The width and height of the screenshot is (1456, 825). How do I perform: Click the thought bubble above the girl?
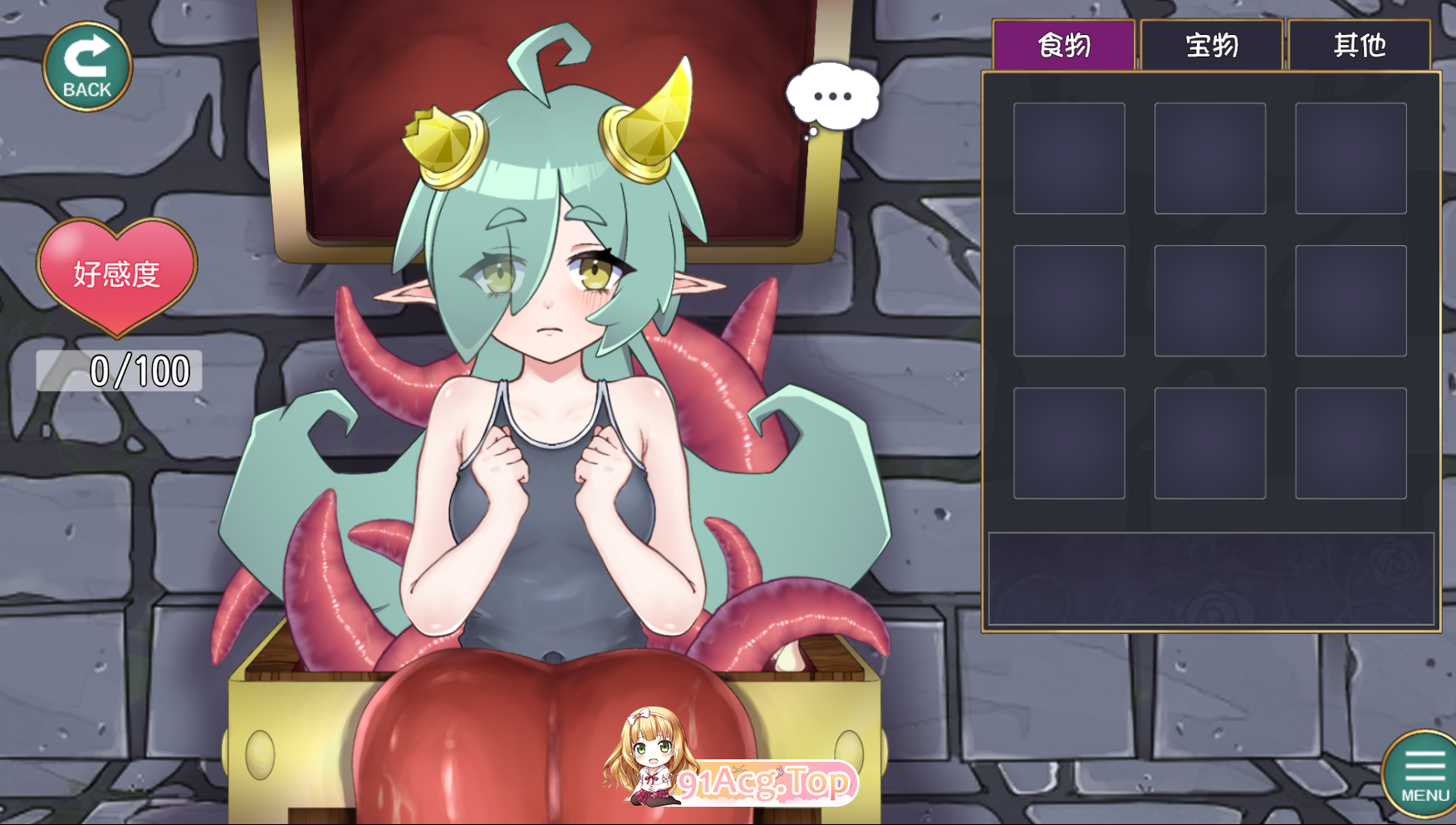(x=831, y=94)
